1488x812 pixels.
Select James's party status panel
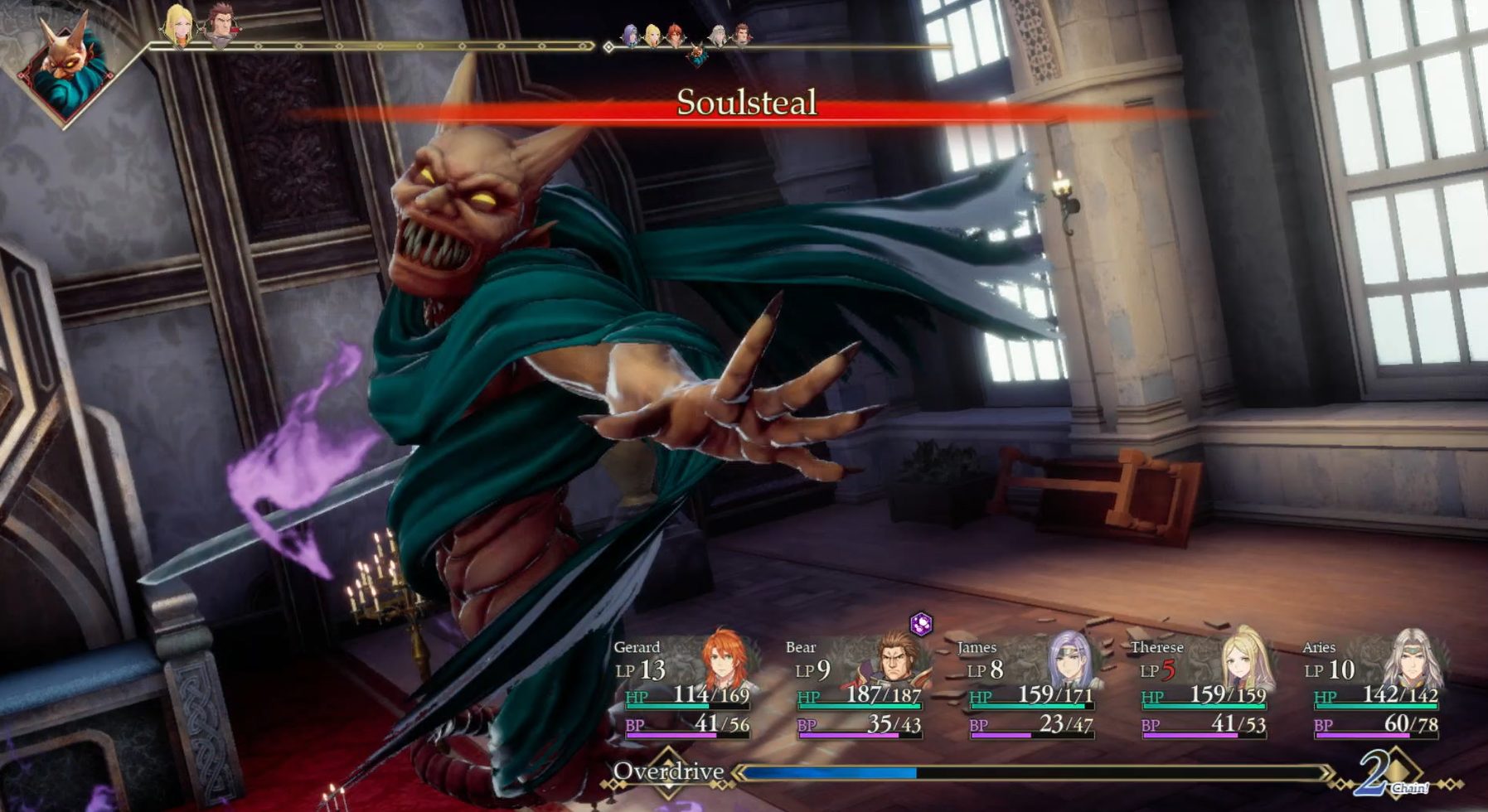point(1031,688)
